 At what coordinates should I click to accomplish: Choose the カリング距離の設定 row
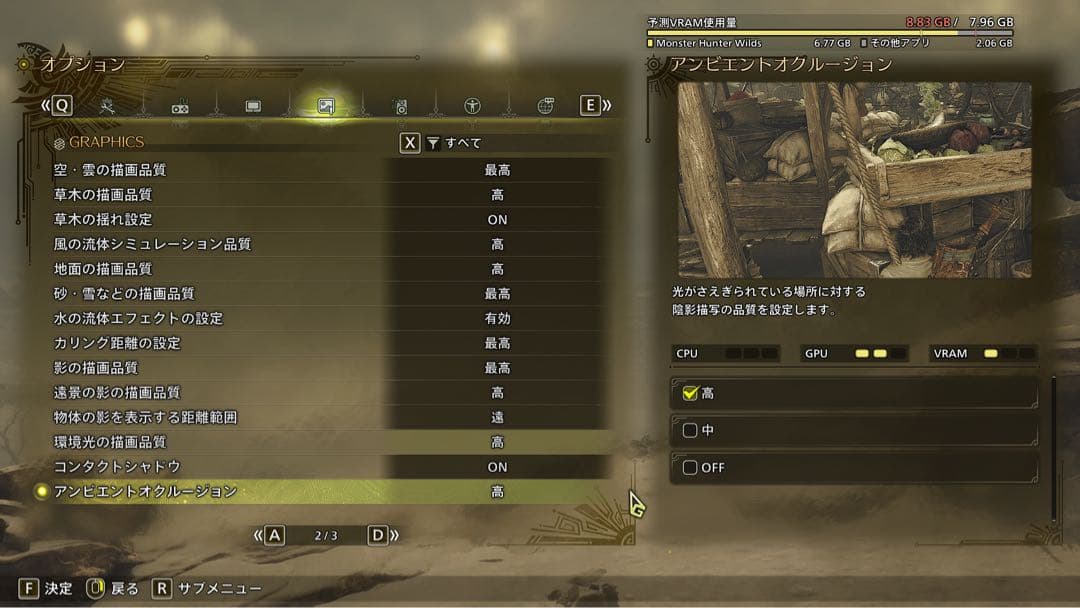tap(330, 343)
